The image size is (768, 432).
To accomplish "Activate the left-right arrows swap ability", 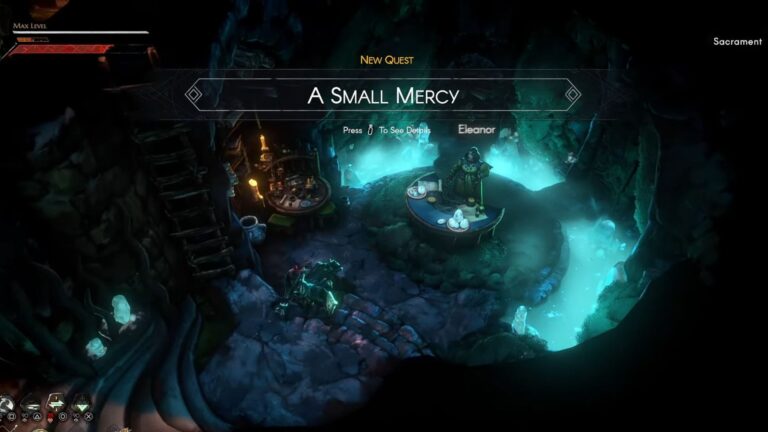I will coord(56,403).
